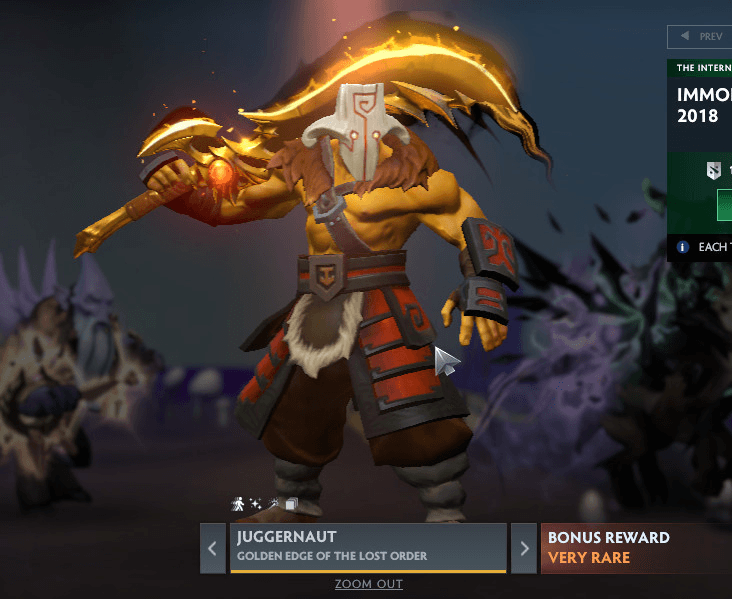The width and height of the screenshot is (732, 599).
Task: Click the Zoom Out link
Action: click(369, 584)
